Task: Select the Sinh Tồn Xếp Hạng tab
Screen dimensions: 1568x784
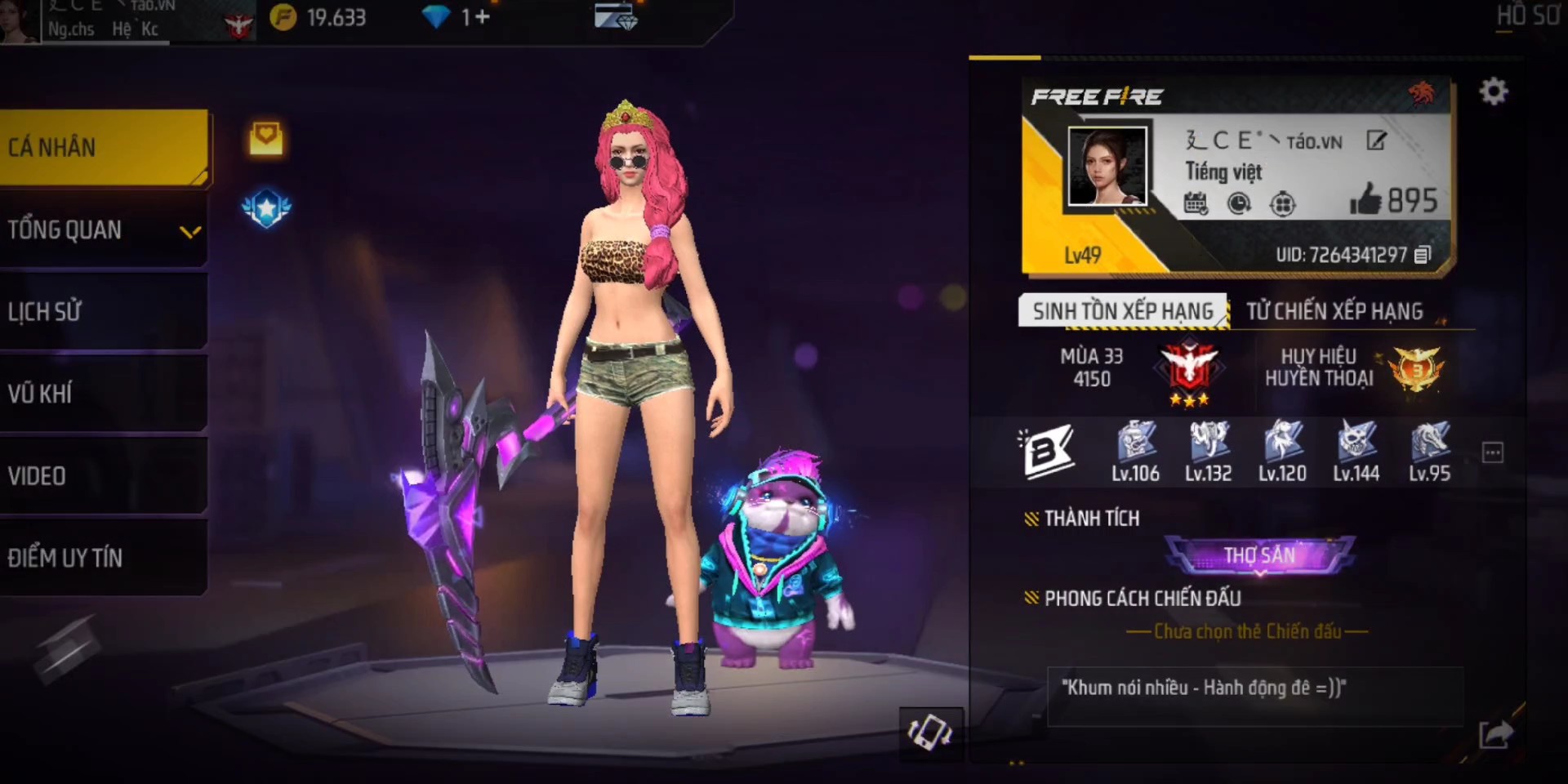Action: coord(1122,311)
